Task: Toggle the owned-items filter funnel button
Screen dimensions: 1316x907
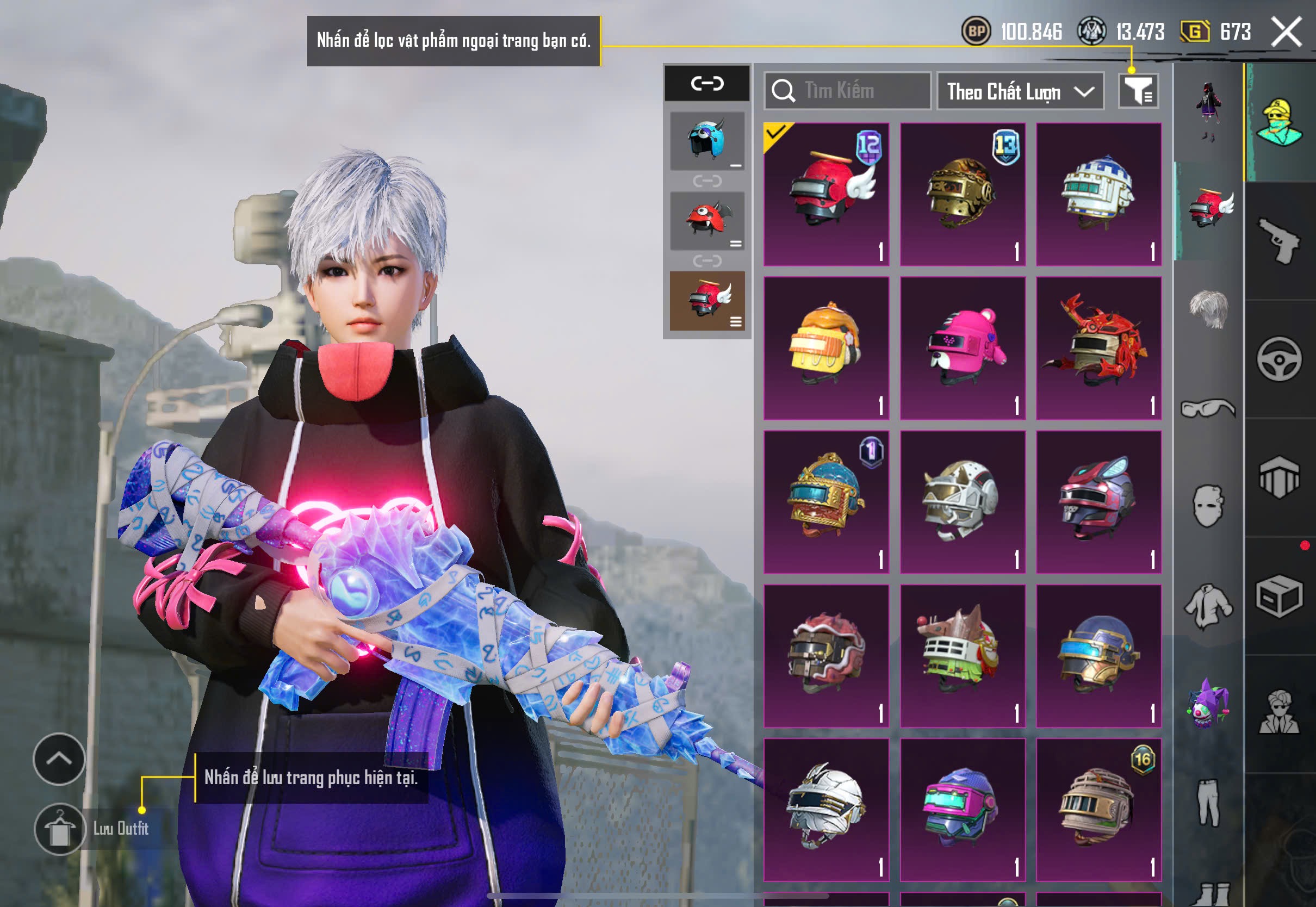Action: tap(1138, 91)
